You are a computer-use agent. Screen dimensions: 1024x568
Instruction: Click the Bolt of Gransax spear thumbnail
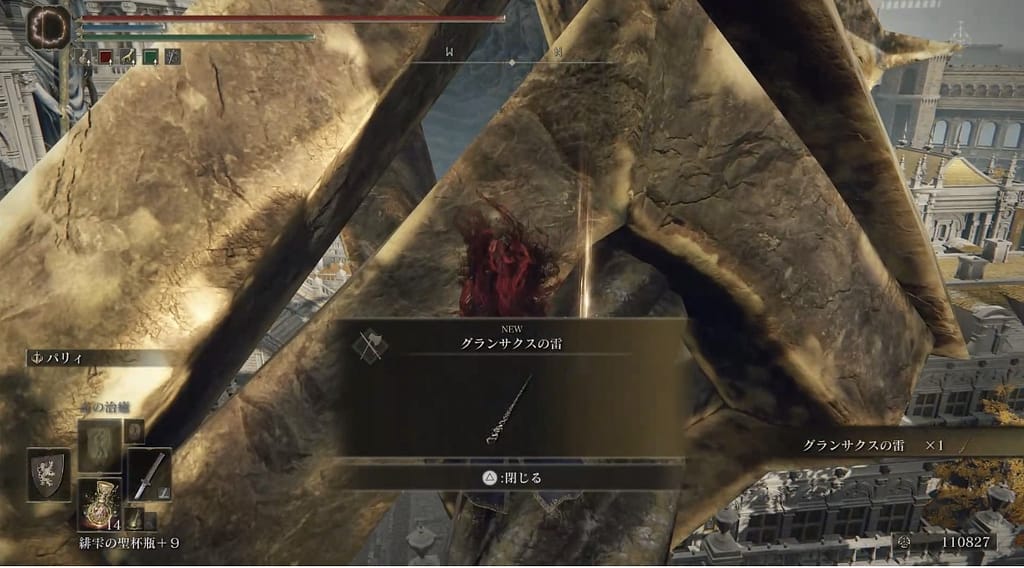pos(511,409)
